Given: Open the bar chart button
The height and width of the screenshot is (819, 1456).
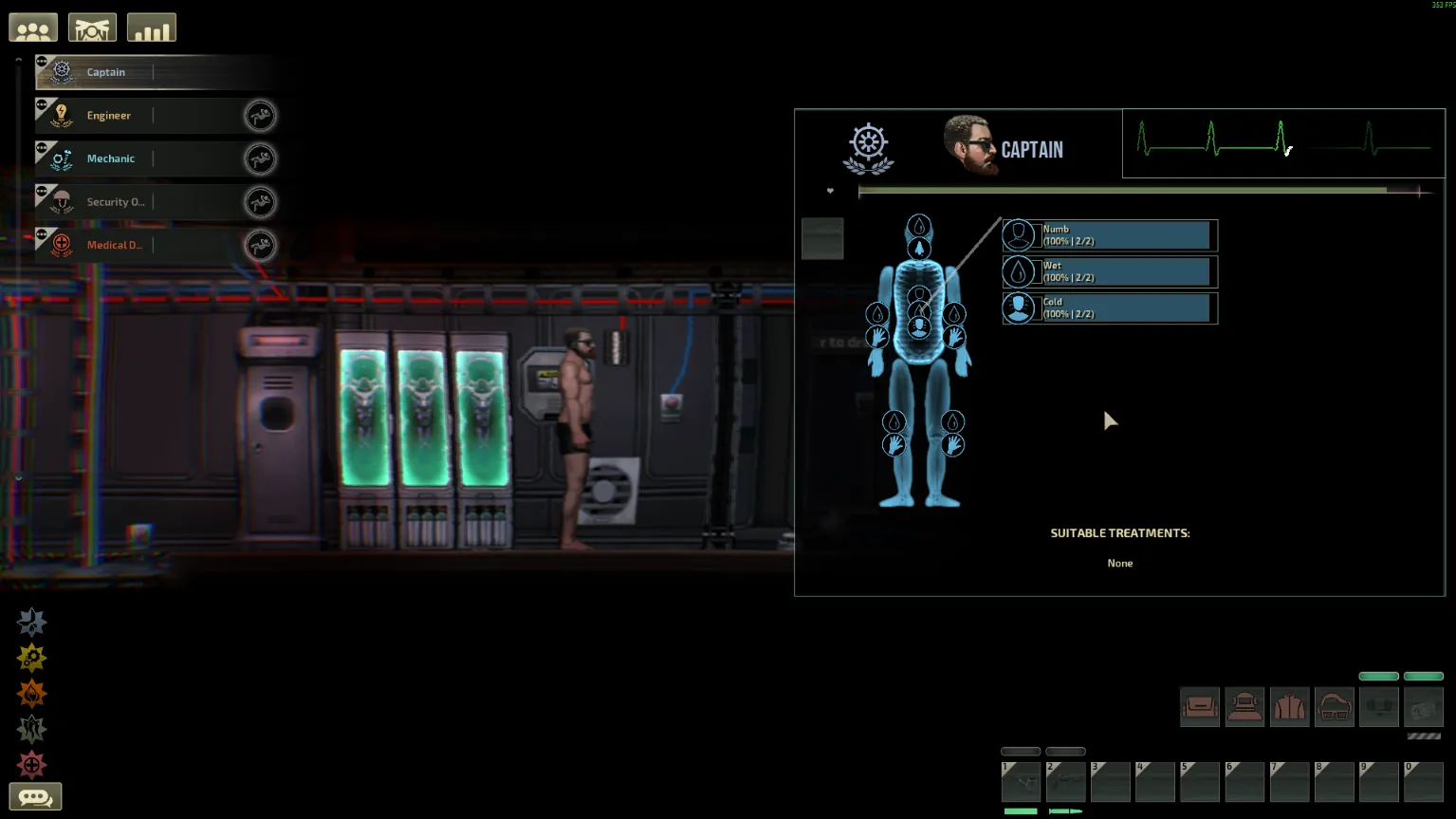Looking at the screenshot, I should tap(152, 28).
